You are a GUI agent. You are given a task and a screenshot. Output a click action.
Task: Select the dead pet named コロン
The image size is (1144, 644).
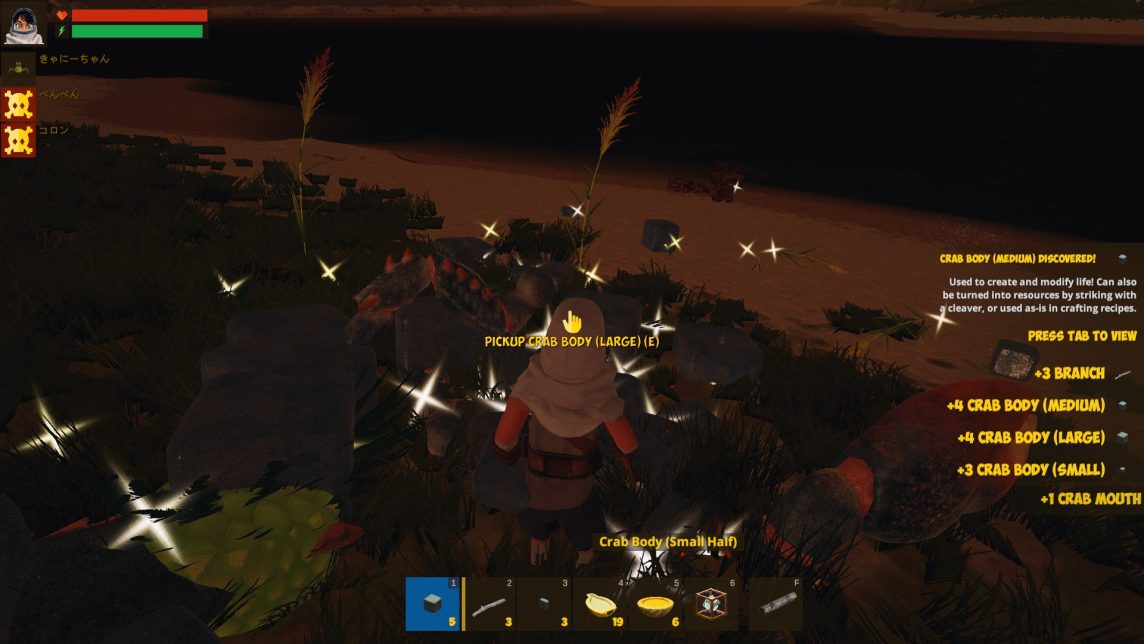tap(19, 140)
